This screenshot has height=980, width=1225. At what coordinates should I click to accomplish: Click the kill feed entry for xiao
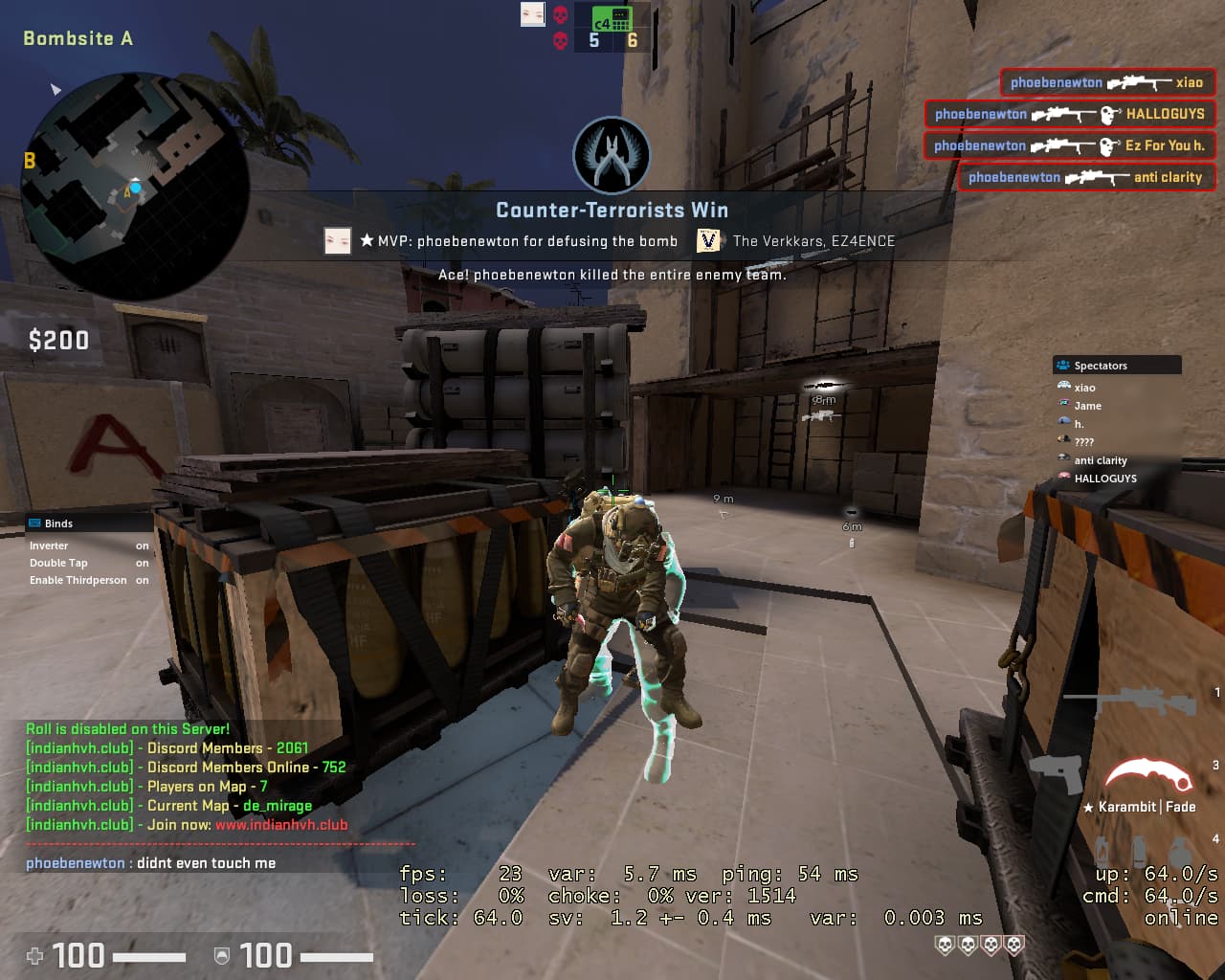pos(1106,82)
